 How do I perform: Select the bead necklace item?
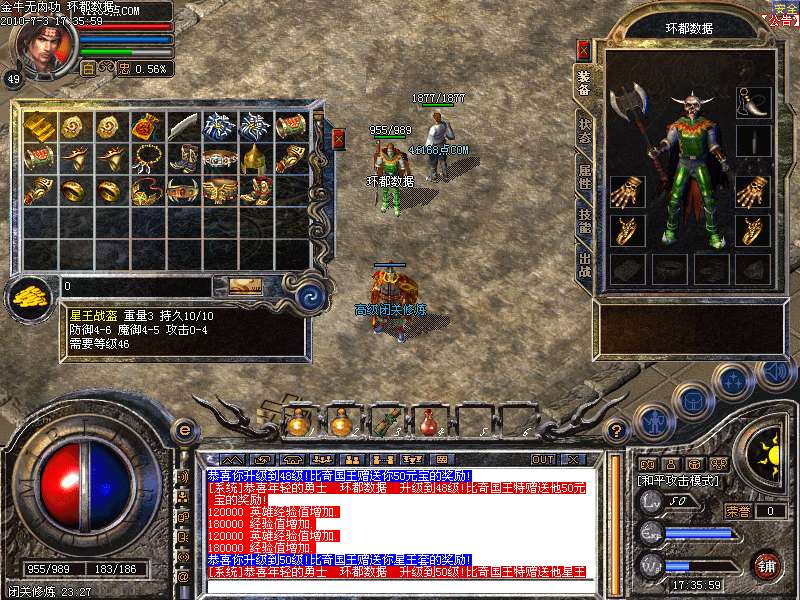coord(147,158)
